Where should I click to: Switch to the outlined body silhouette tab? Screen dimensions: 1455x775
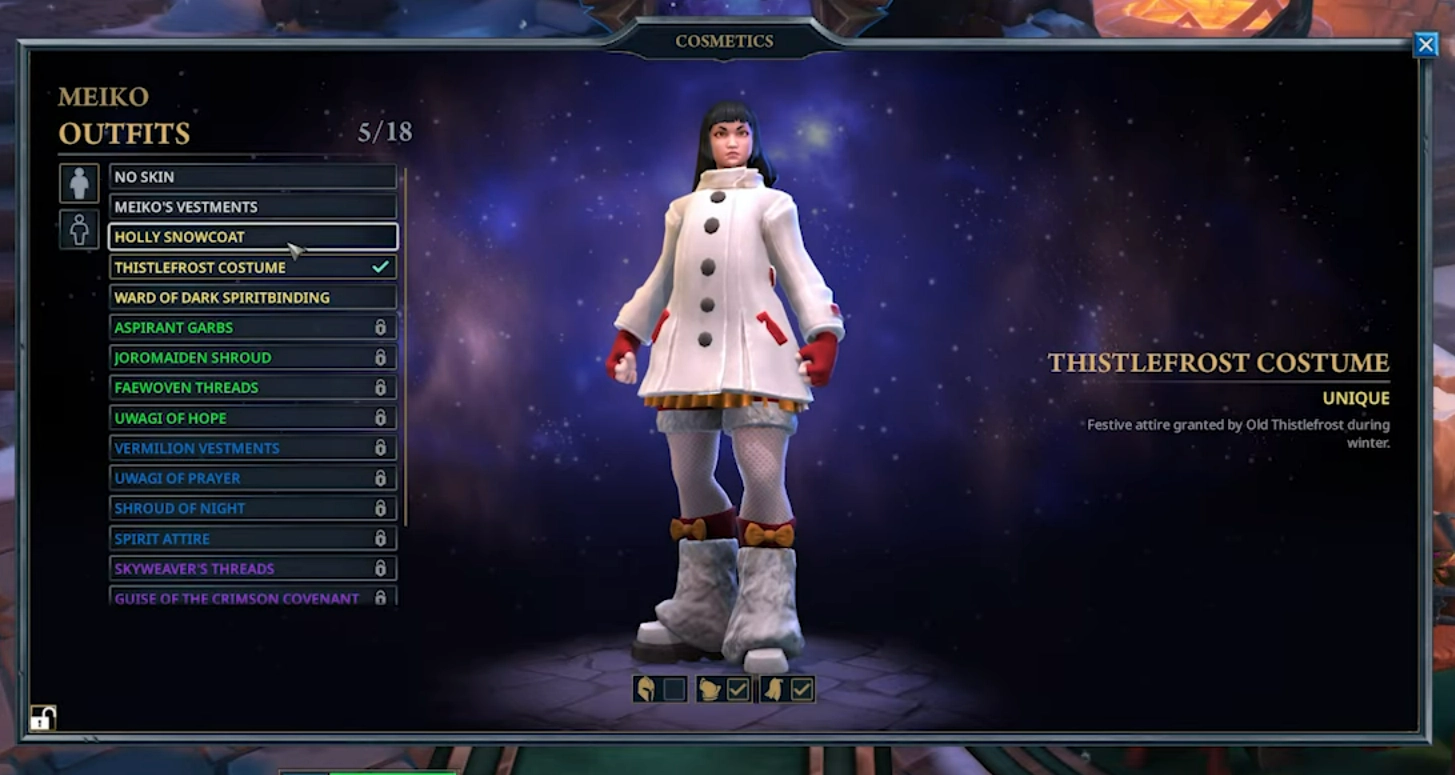point(79,229)
